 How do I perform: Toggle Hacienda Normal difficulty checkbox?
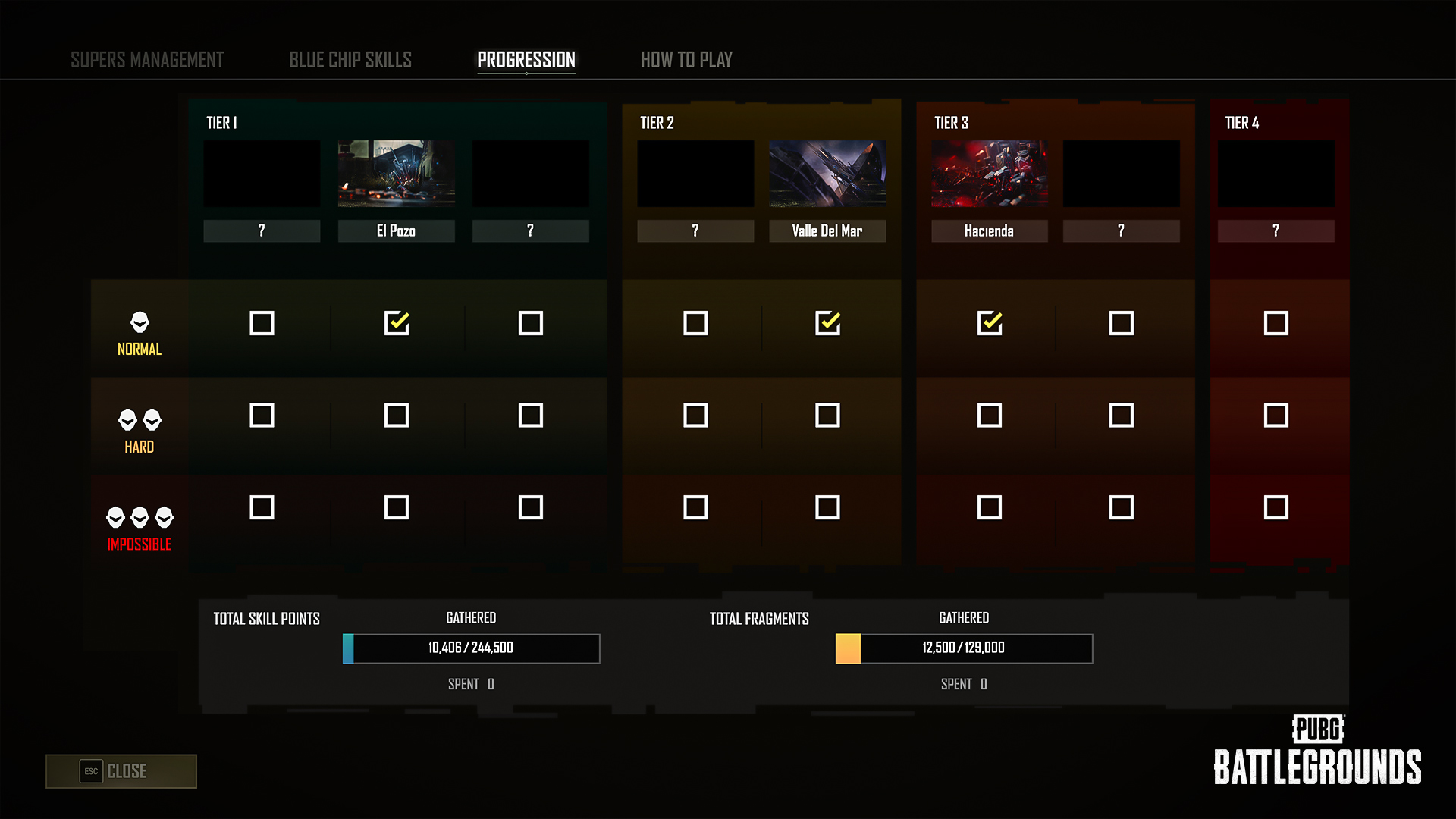coord(990,323)
